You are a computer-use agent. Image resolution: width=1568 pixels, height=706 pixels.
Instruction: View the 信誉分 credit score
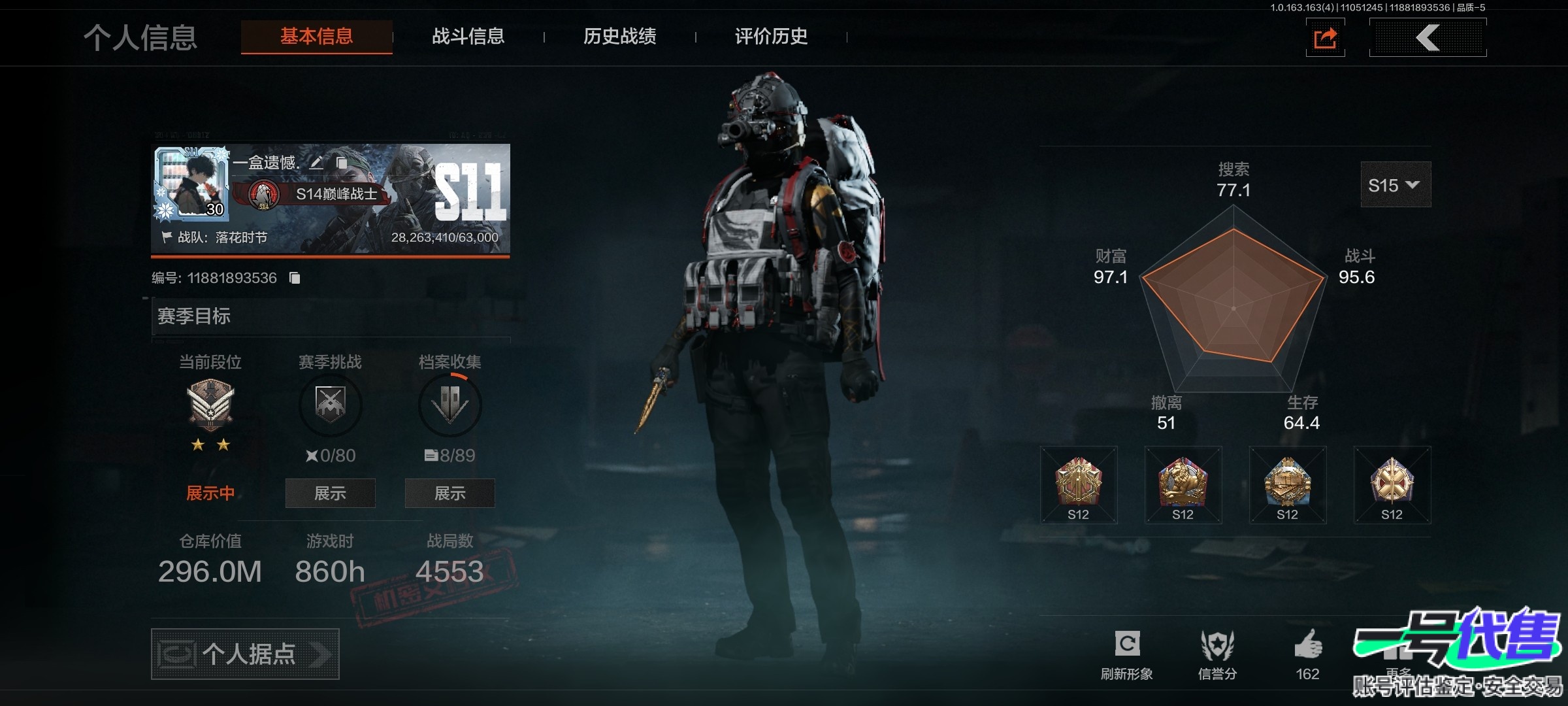[x=1217, y=654]
